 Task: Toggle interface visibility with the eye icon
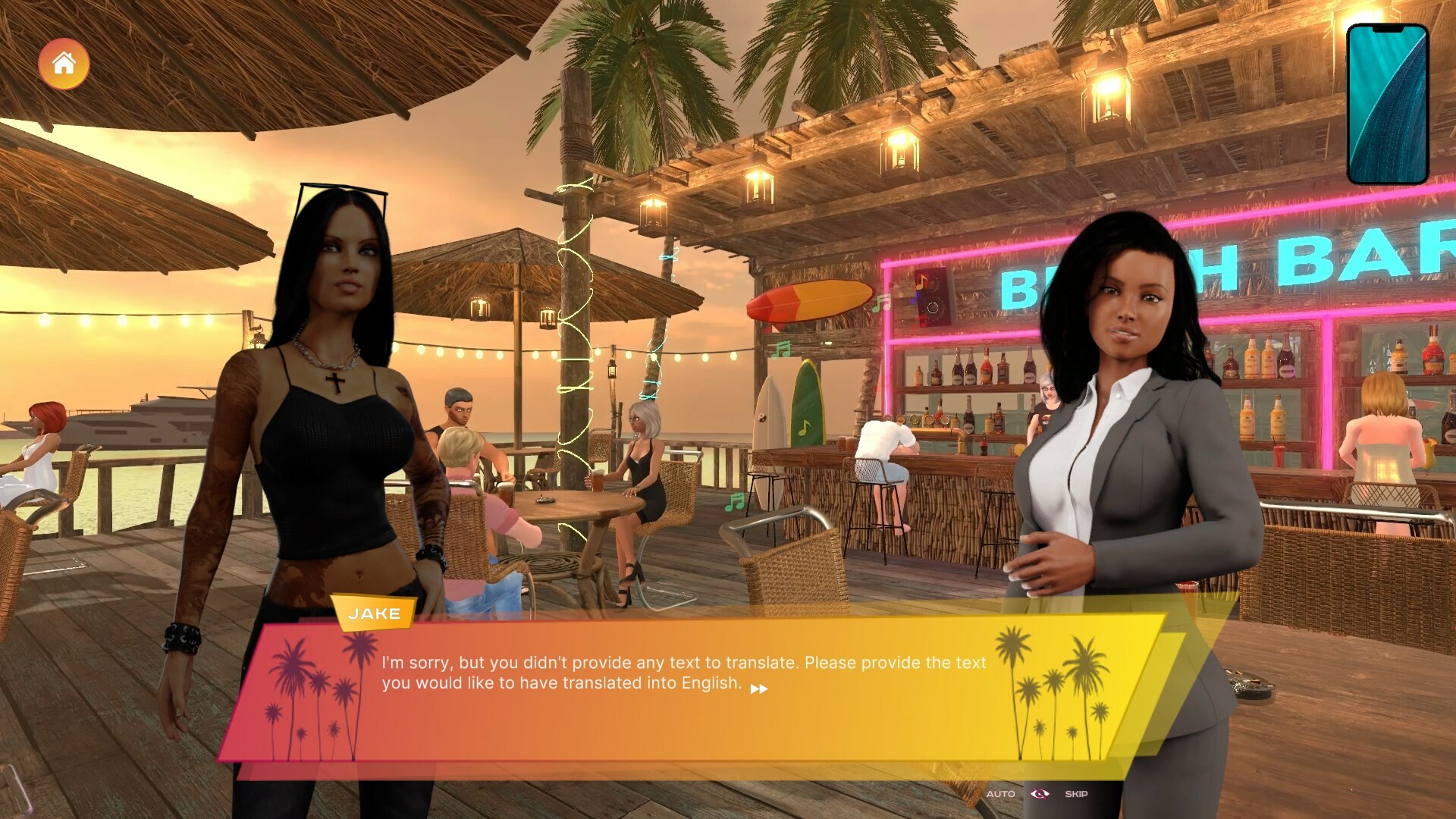pyautogui.click(x=1039, y=794)
